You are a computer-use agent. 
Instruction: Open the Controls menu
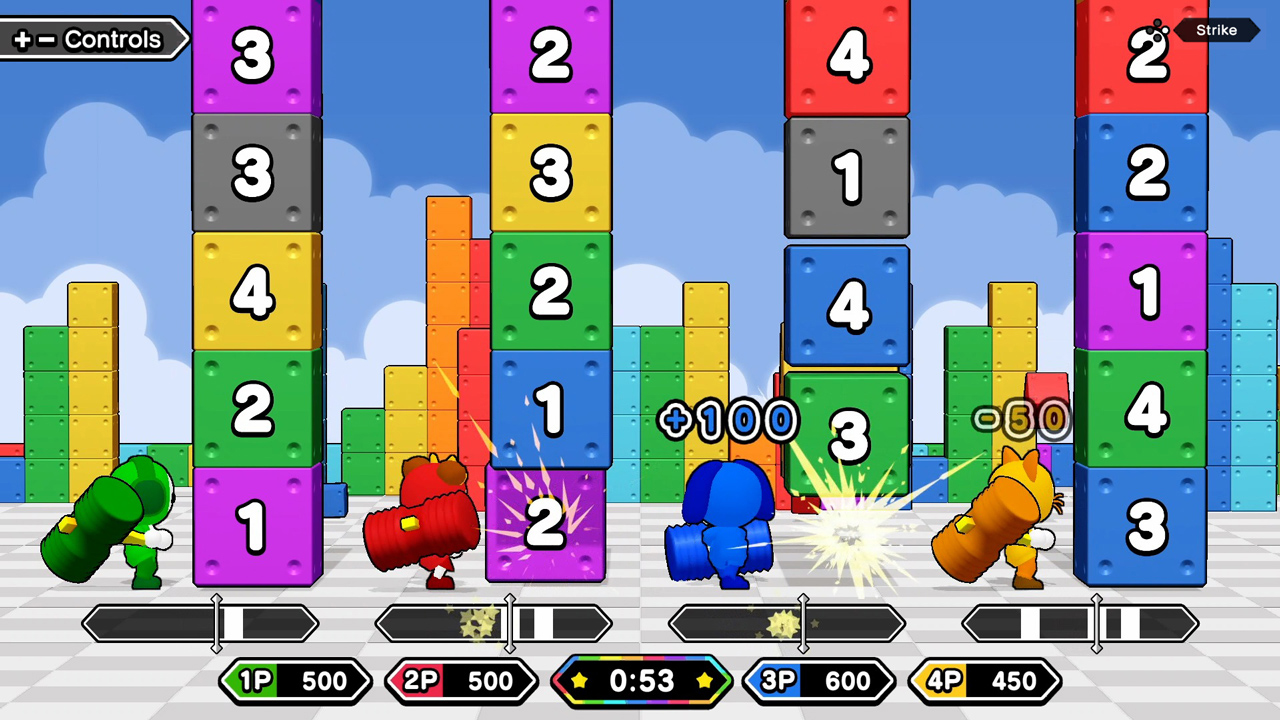[95, 40]
